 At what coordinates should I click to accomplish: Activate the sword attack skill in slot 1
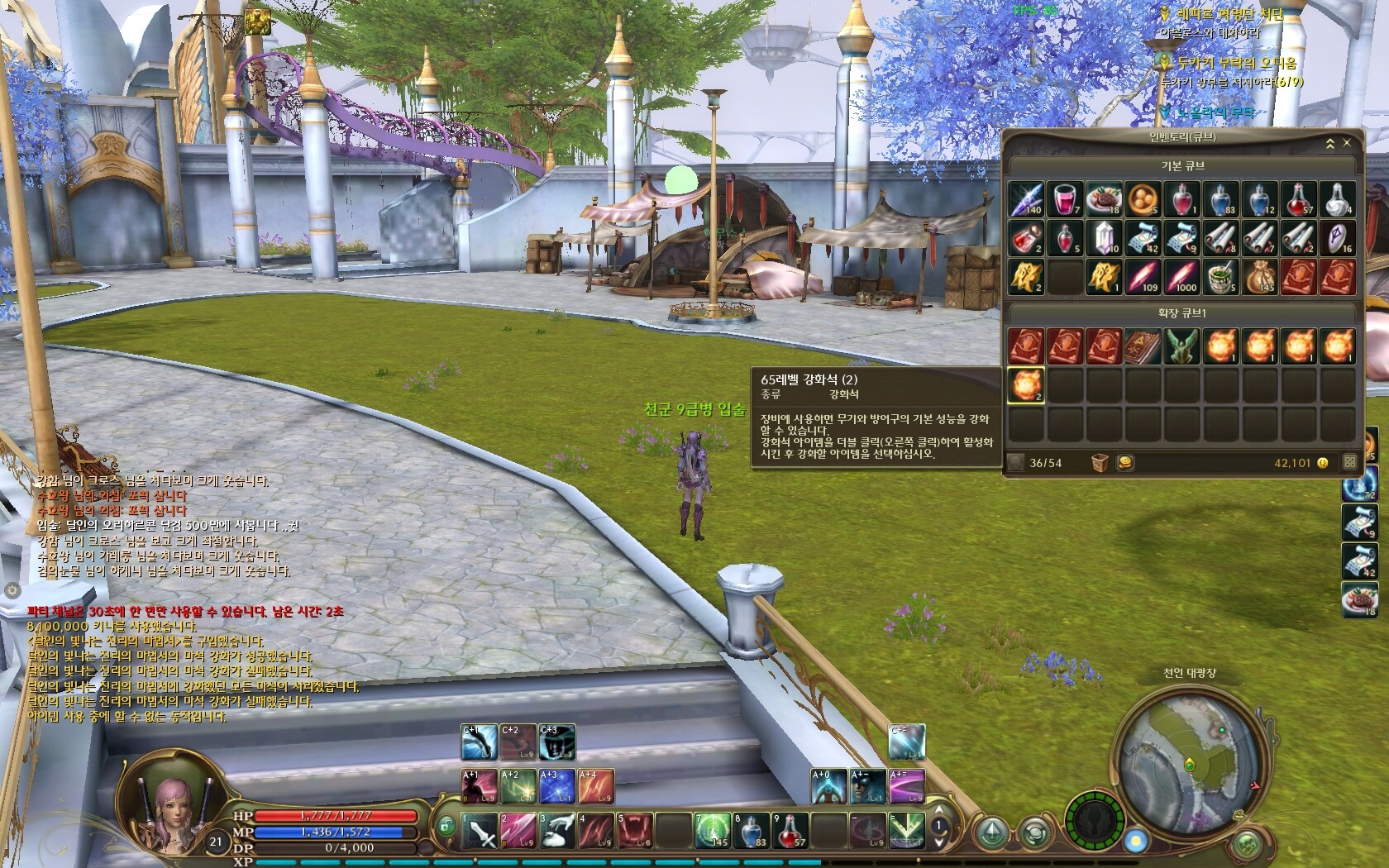pyautogui.click(x=480, y=831)
